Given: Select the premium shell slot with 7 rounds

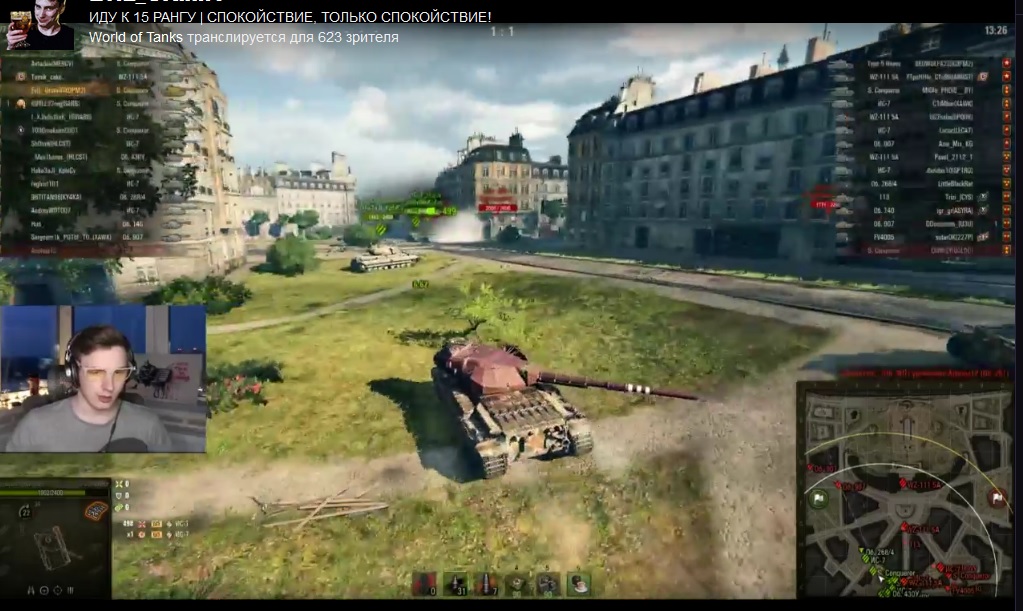Looking at the screenshot, I should click(x=486, y=583).
